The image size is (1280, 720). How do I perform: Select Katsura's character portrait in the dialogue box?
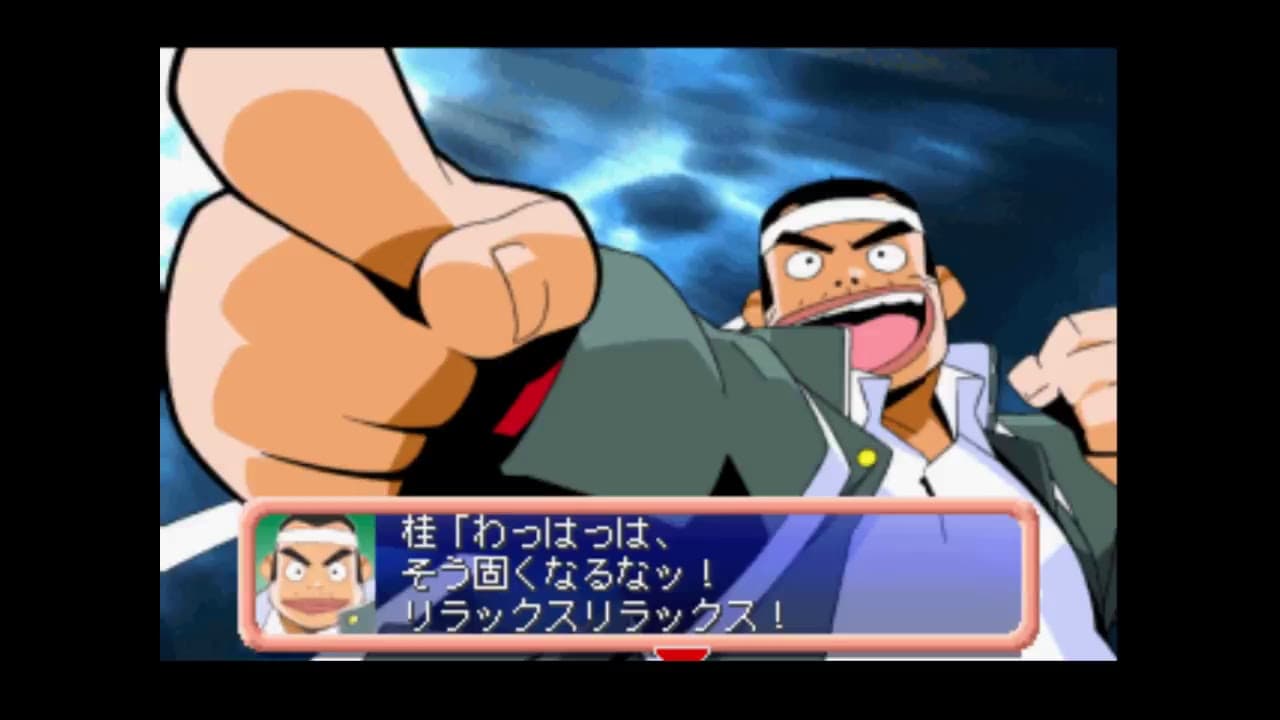tap(315, 575)
